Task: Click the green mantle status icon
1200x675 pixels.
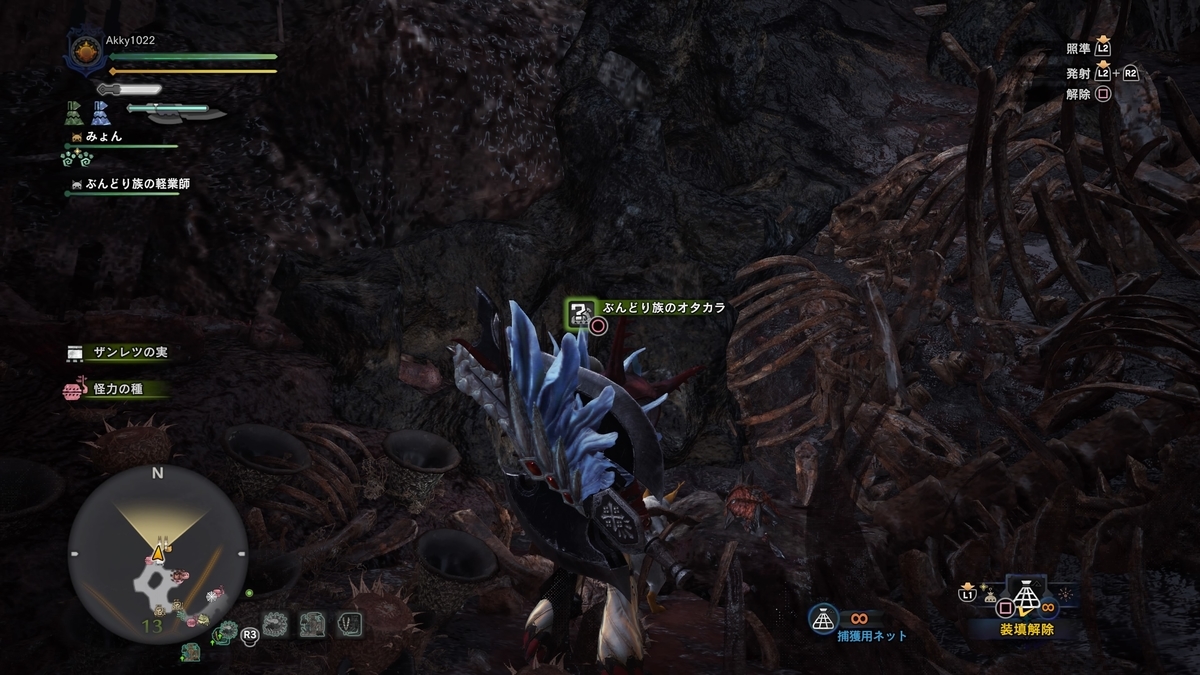Action: [75, 112]
